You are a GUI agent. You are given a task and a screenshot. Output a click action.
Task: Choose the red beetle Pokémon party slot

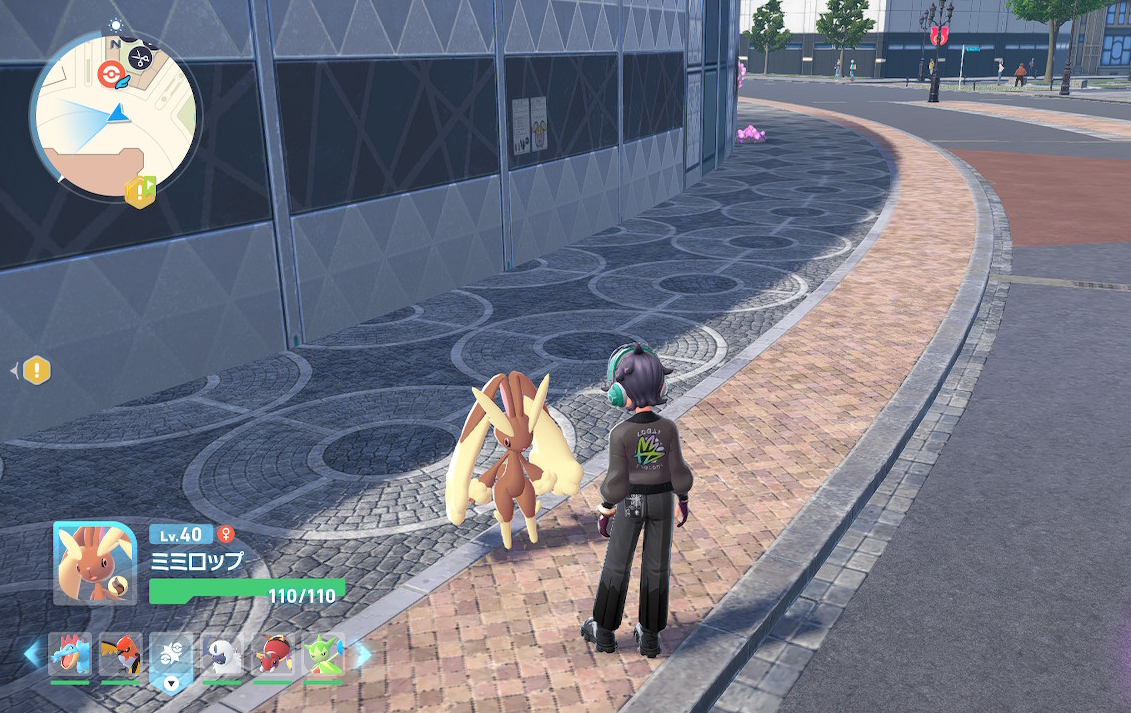(272, 655)
